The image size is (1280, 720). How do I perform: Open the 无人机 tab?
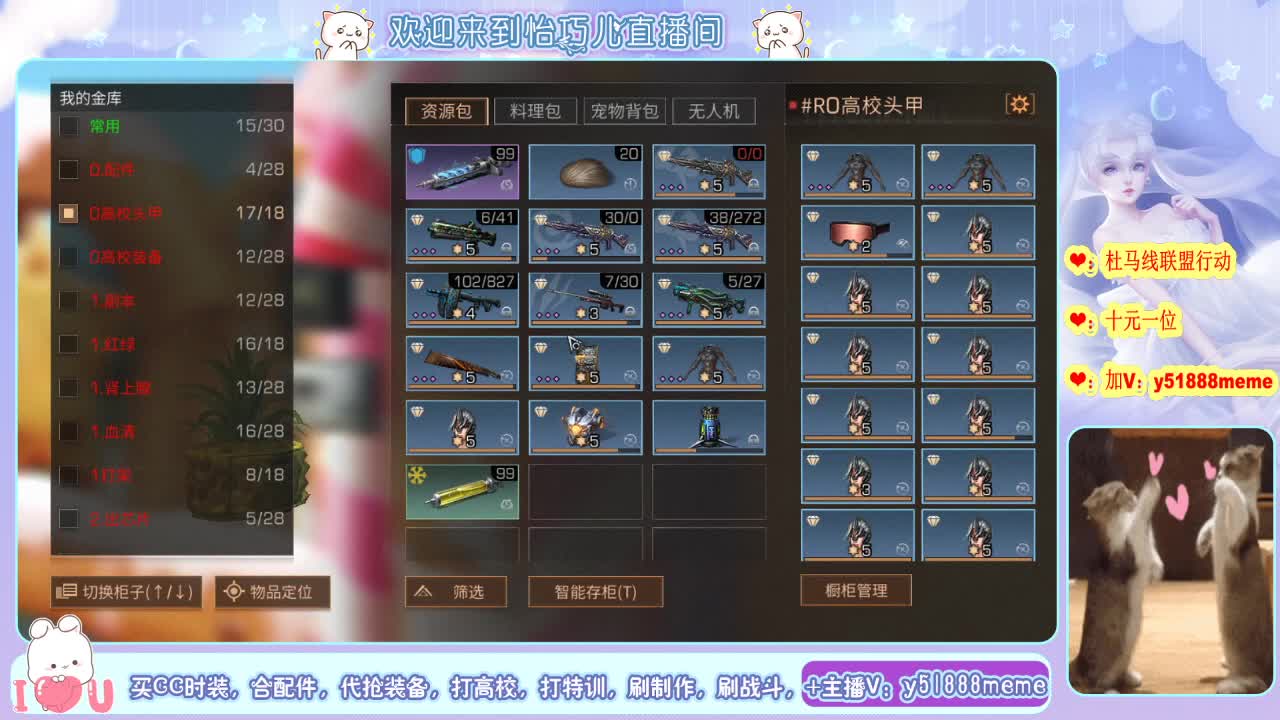tap(713, 111)
